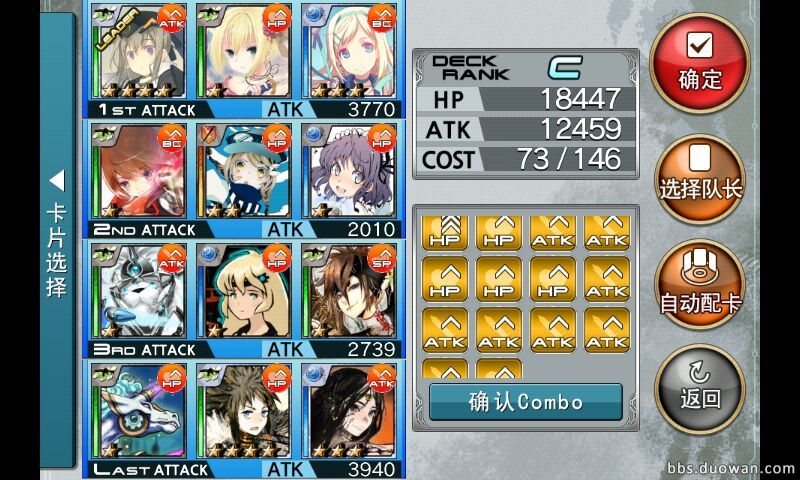This screenshot has height=480, width=800.
Task: Select the white-haired girl card with BC badge
Action: [x=350, y=50]
